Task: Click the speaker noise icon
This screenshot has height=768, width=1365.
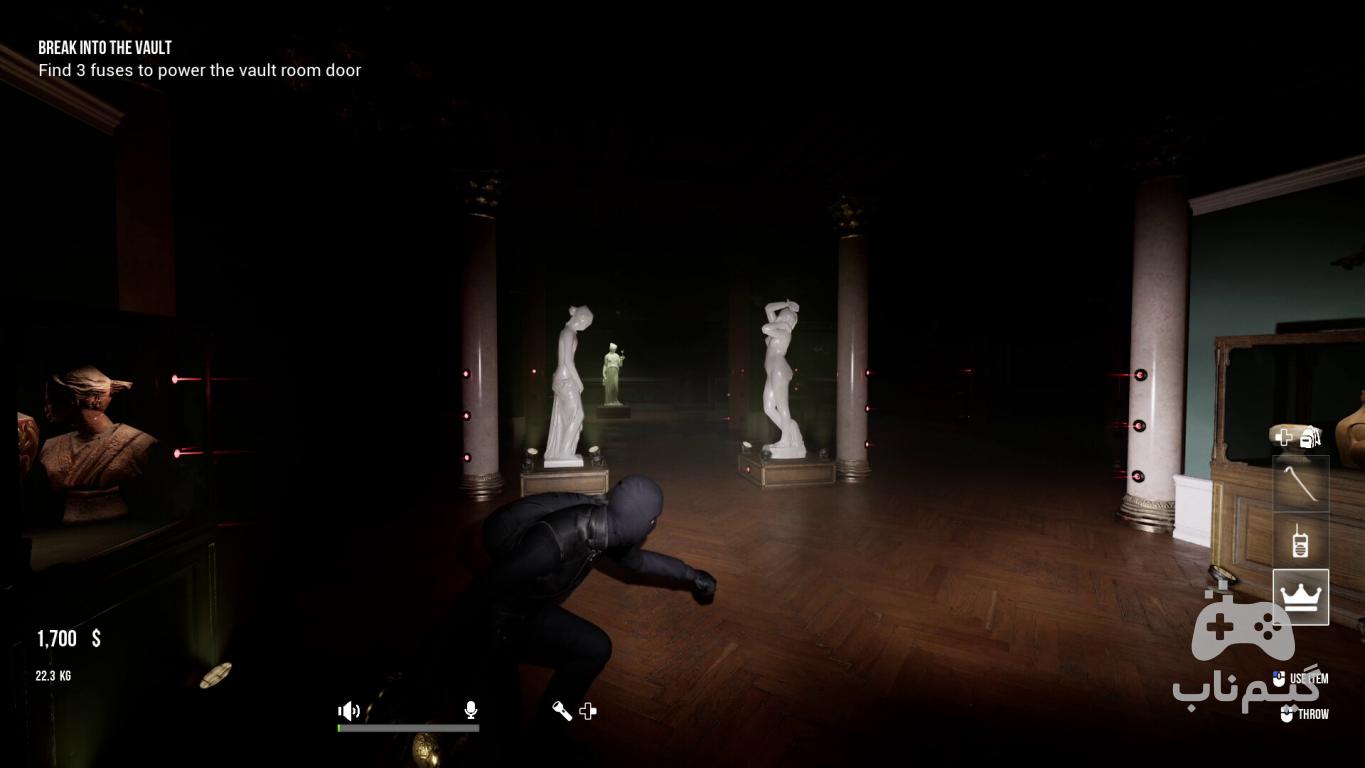Action: point(349,711)
